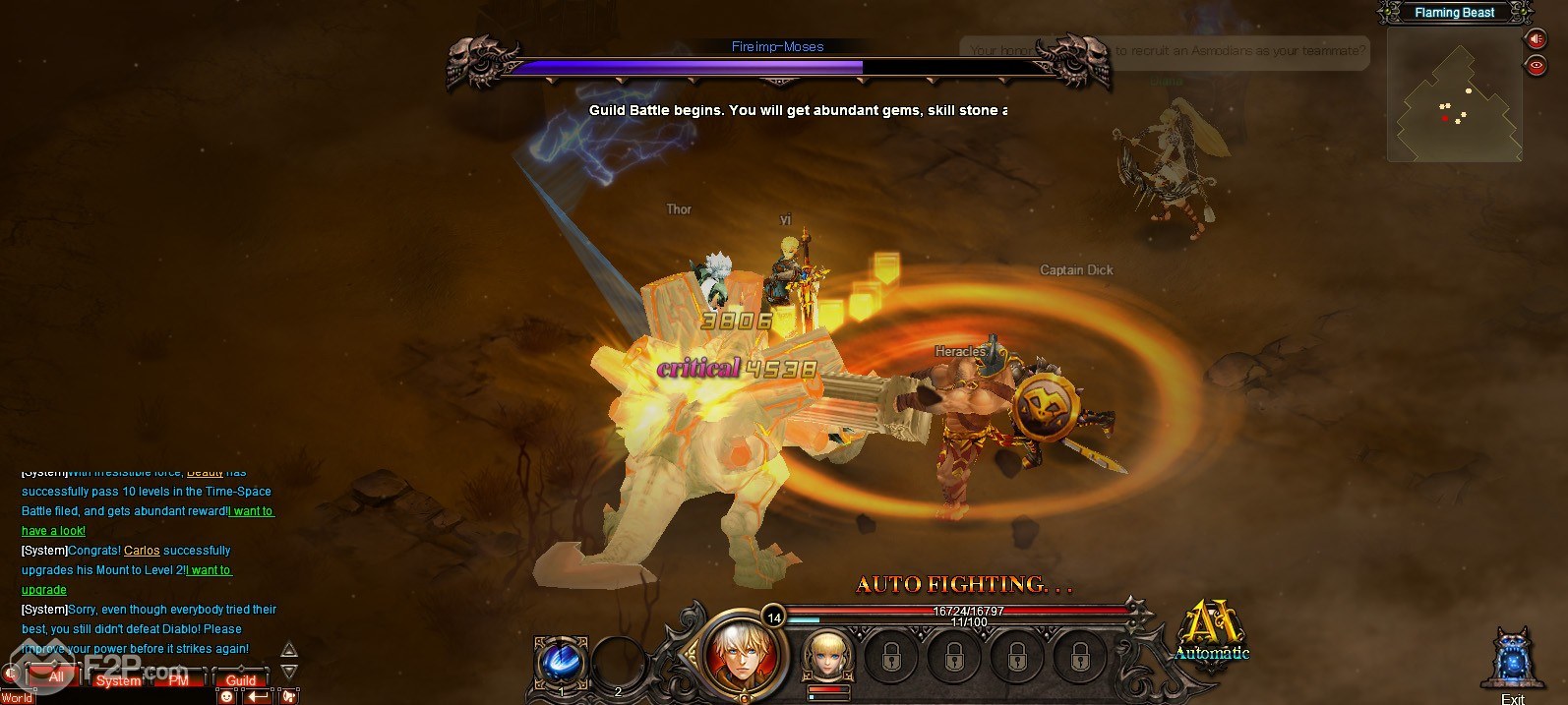
Task: Exit the battle via the Exit portal icon
Action: 1512,661
